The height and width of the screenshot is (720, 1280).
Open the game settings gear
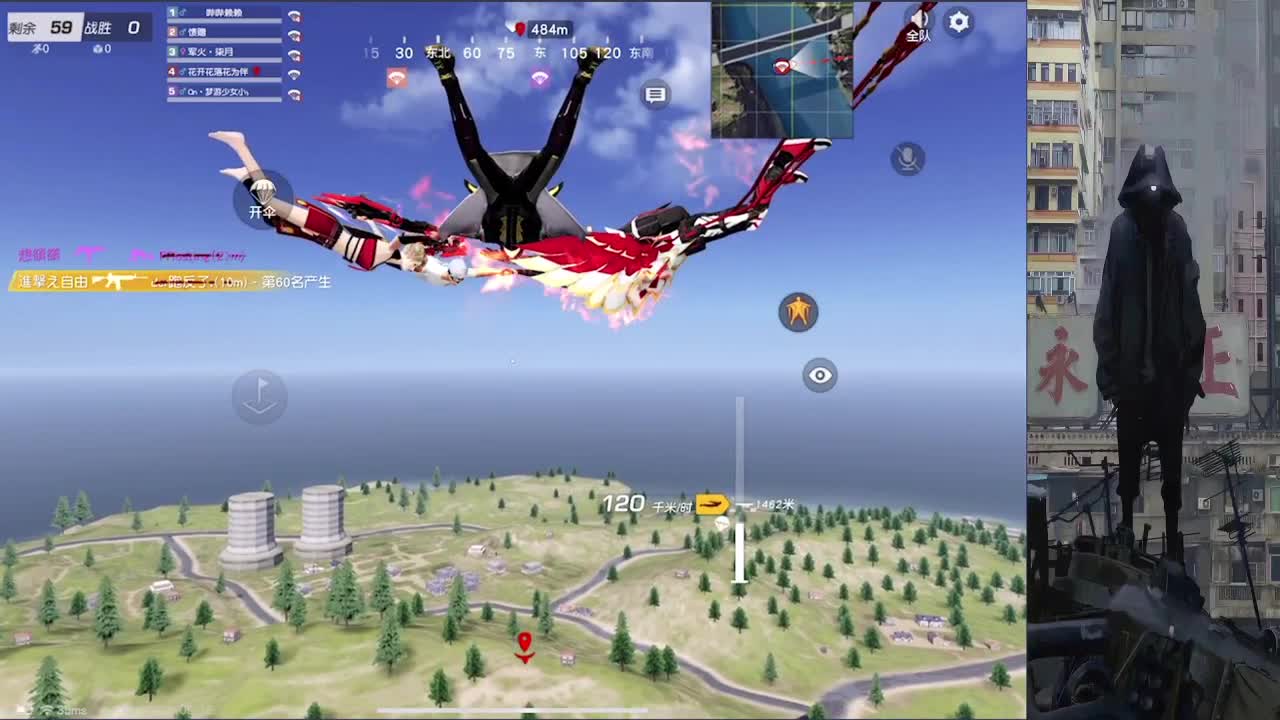click(x=958, y=22)
